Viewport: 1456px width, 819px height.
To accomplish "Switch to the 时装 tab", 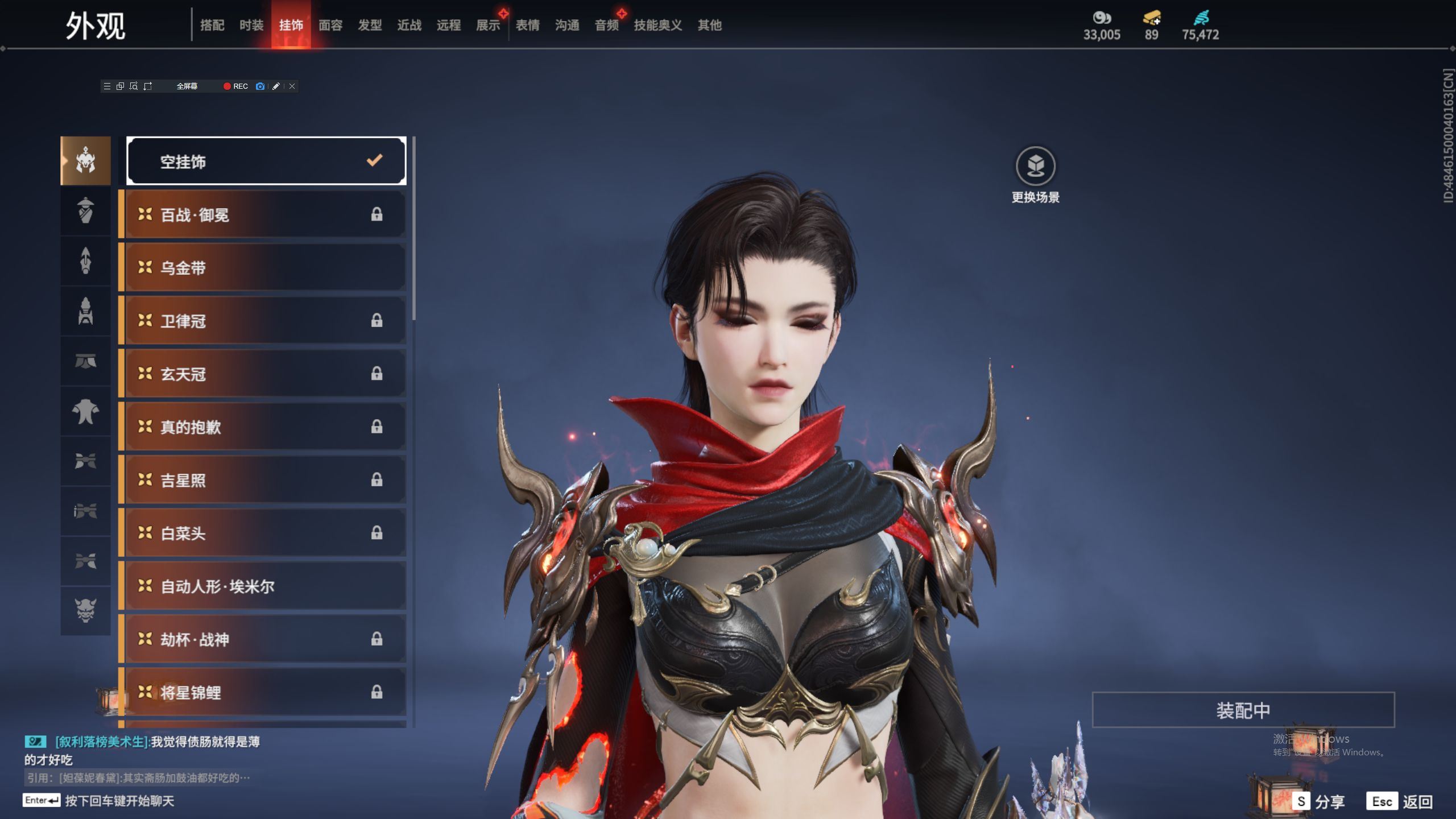I will pyautogui.click(x=251, y=25).
